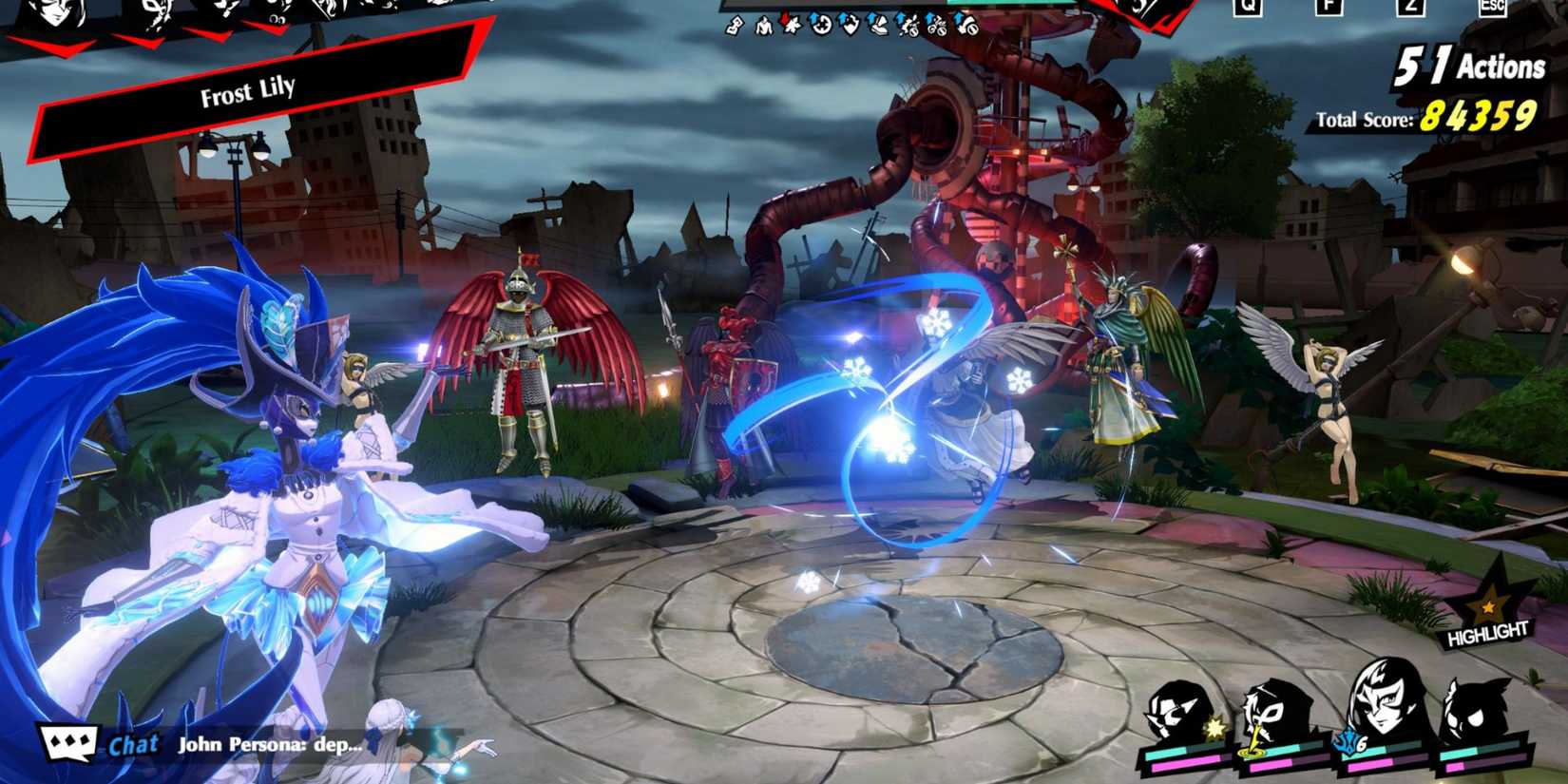1568x784 pixels.
Task: Select the red flower debuff icon
Action: point(790,24)
